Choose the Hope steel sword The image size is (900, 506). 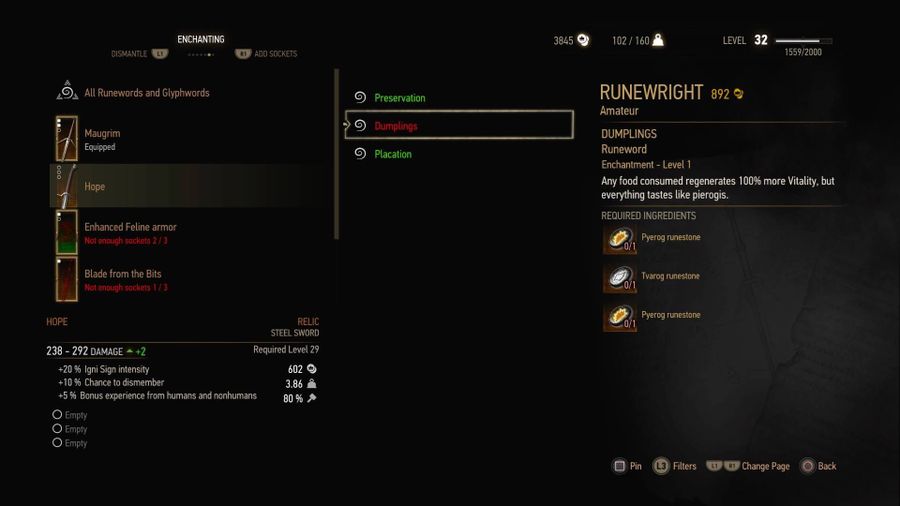coord(95,187)
